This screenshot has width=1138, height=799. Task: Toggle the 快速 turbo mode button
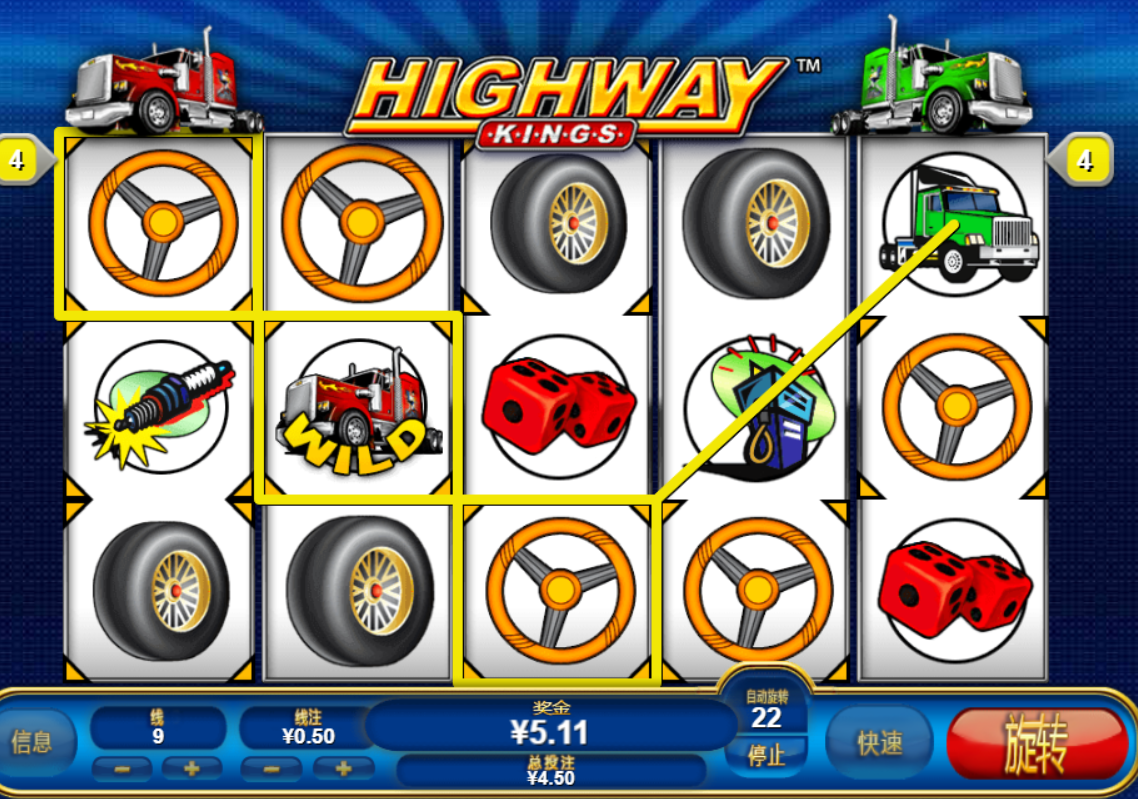(x=879, y=742)
